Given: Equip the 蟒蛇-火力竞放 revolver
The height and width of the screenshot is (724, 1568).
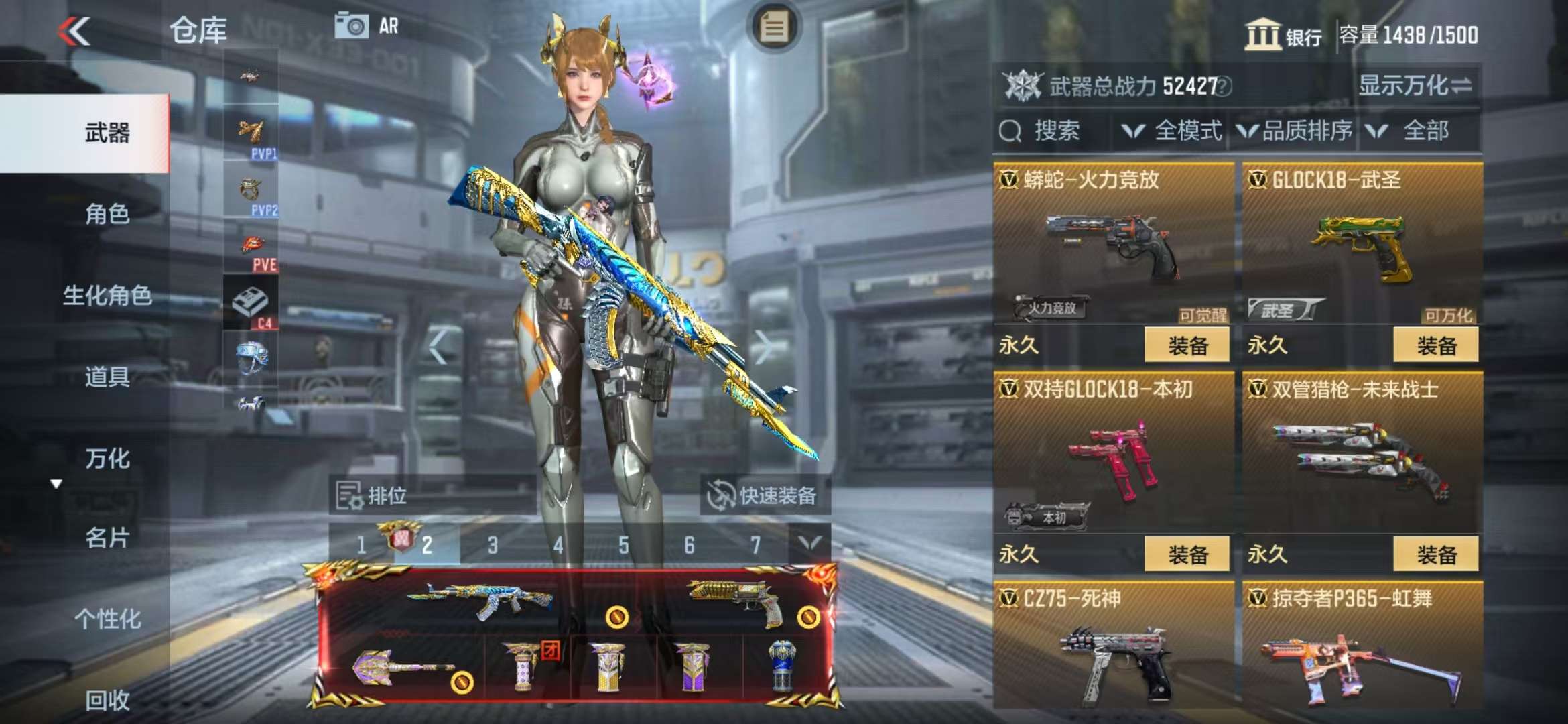Looking at the screenshot, I should click(1187, 346).
